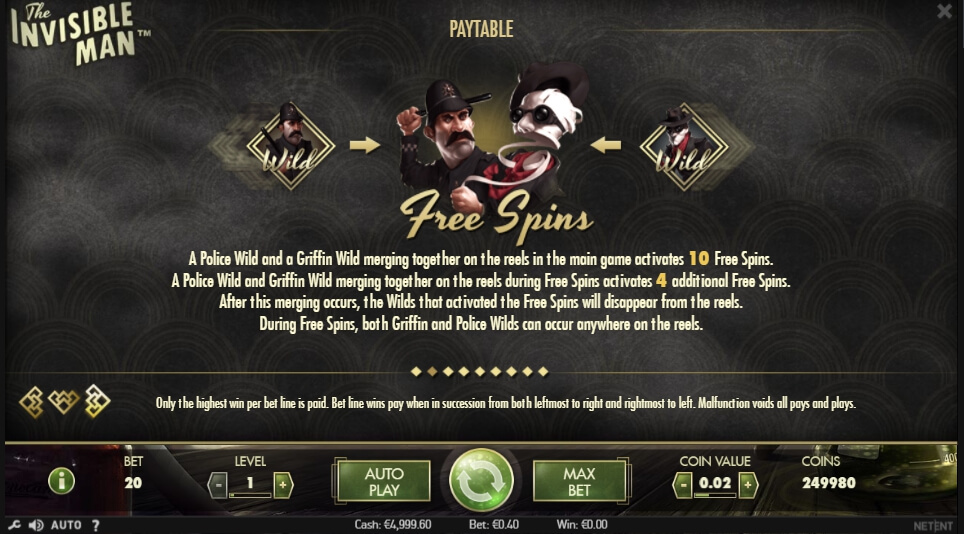Spin the reels with the round green button
Viewport: 964px width, 534px height.
pyautogui.click(x=481, y=481)
